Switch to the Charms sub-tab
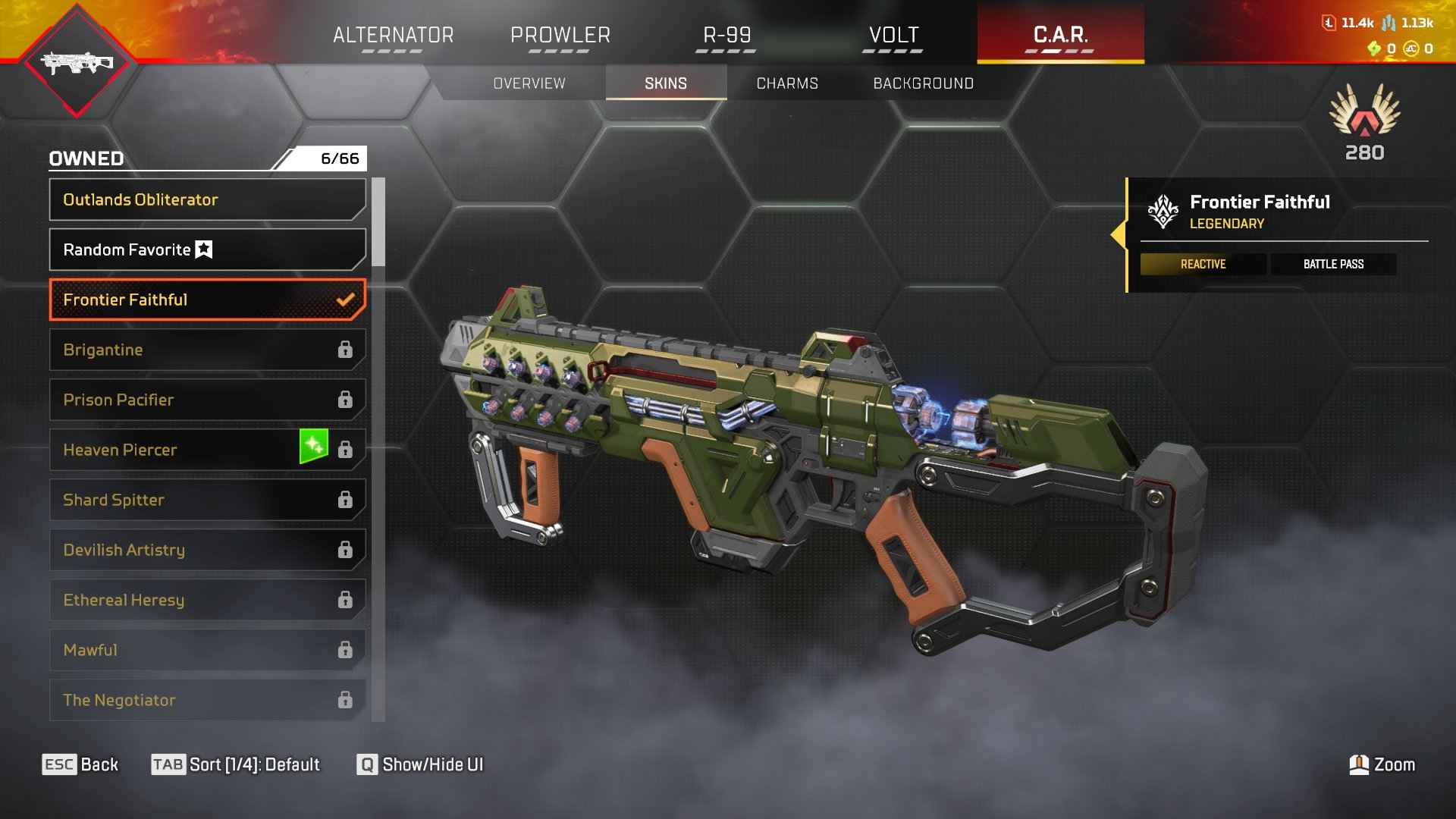The image size is (1456, 819). 787,83
